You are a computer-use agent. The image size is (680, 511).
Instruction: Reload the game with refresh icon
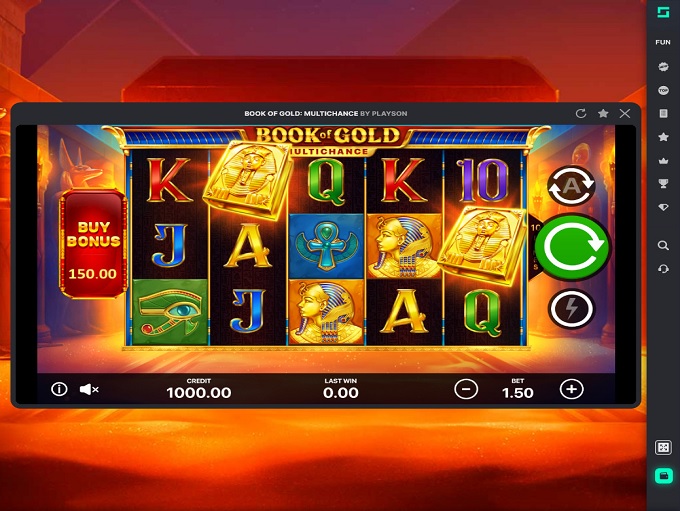pos(581,114)
